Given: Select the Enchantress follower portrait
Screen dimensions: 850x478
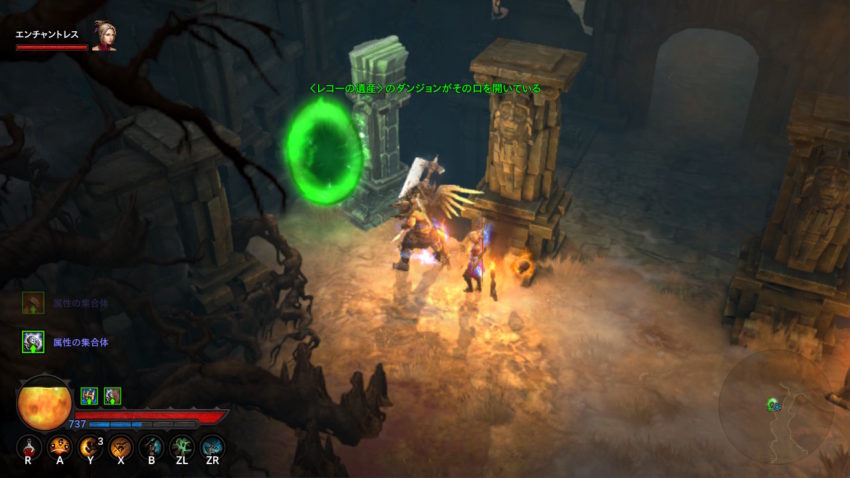Looking at the screenshot, I should pos(103,36).
